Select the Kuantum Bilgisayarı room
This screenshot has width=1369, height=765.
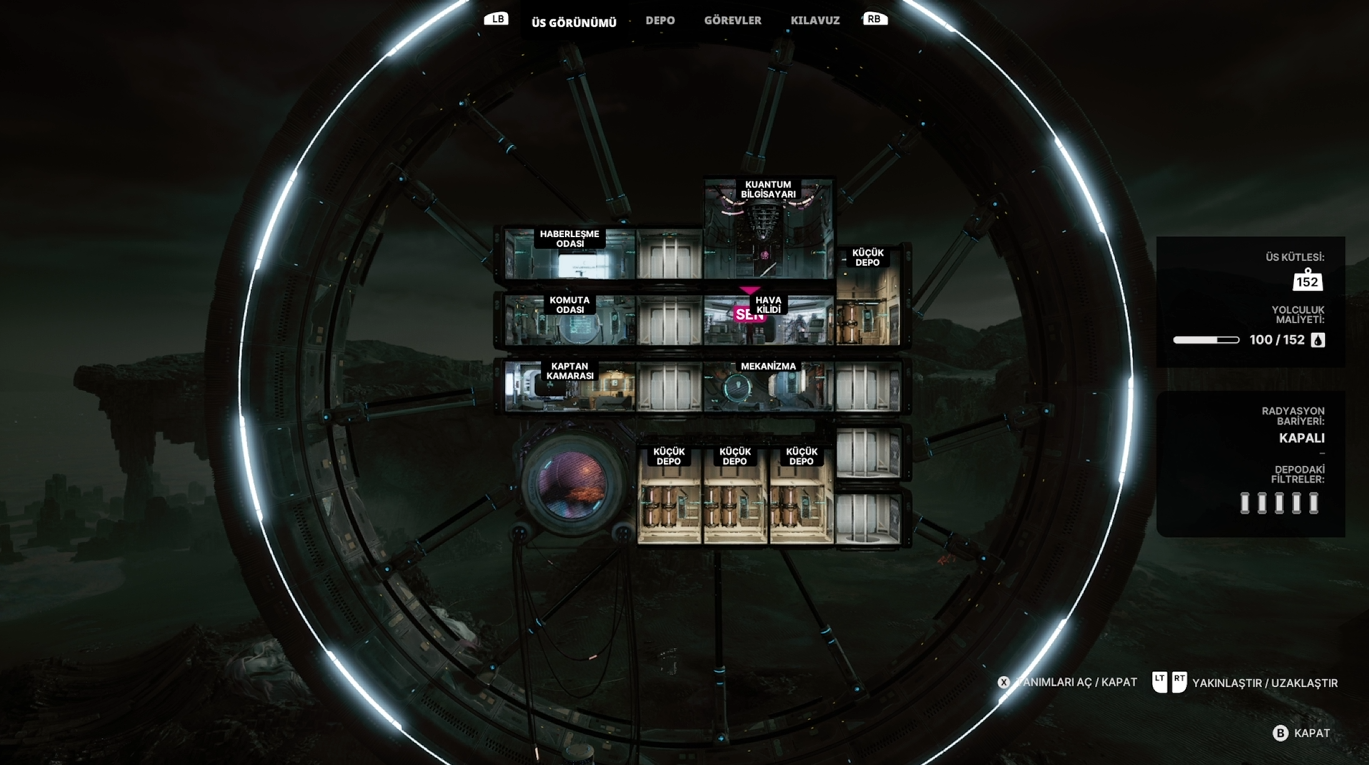768,230
